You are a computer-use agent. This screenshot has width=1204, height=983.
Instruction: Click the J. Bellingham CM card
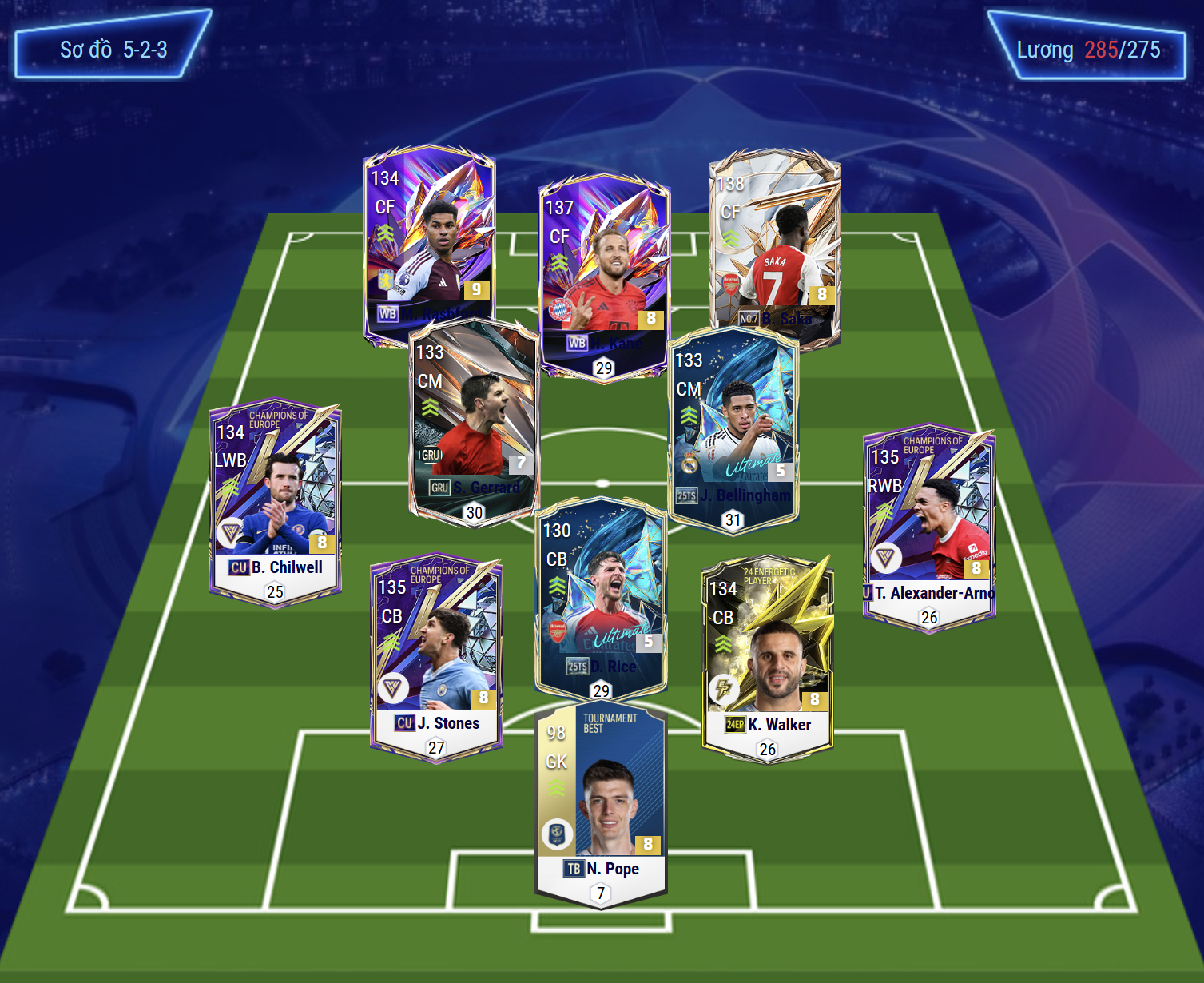coord(733,424)
